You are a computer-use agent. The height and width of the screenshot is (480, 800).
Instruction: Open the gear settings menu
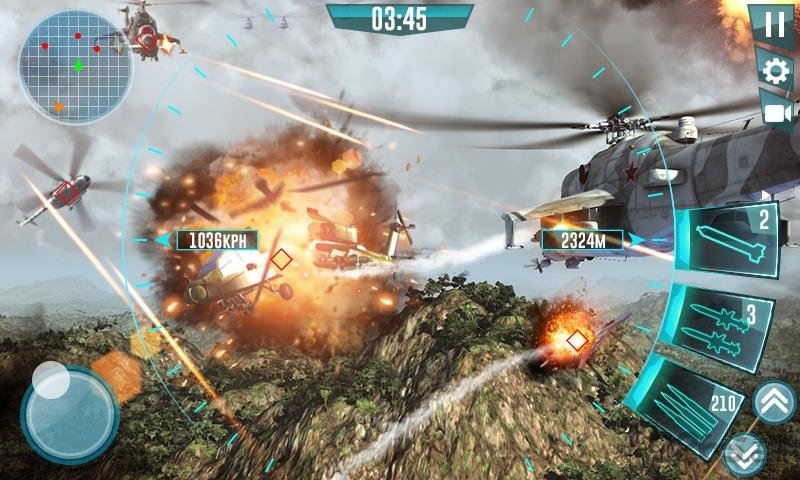coord(775,70)
